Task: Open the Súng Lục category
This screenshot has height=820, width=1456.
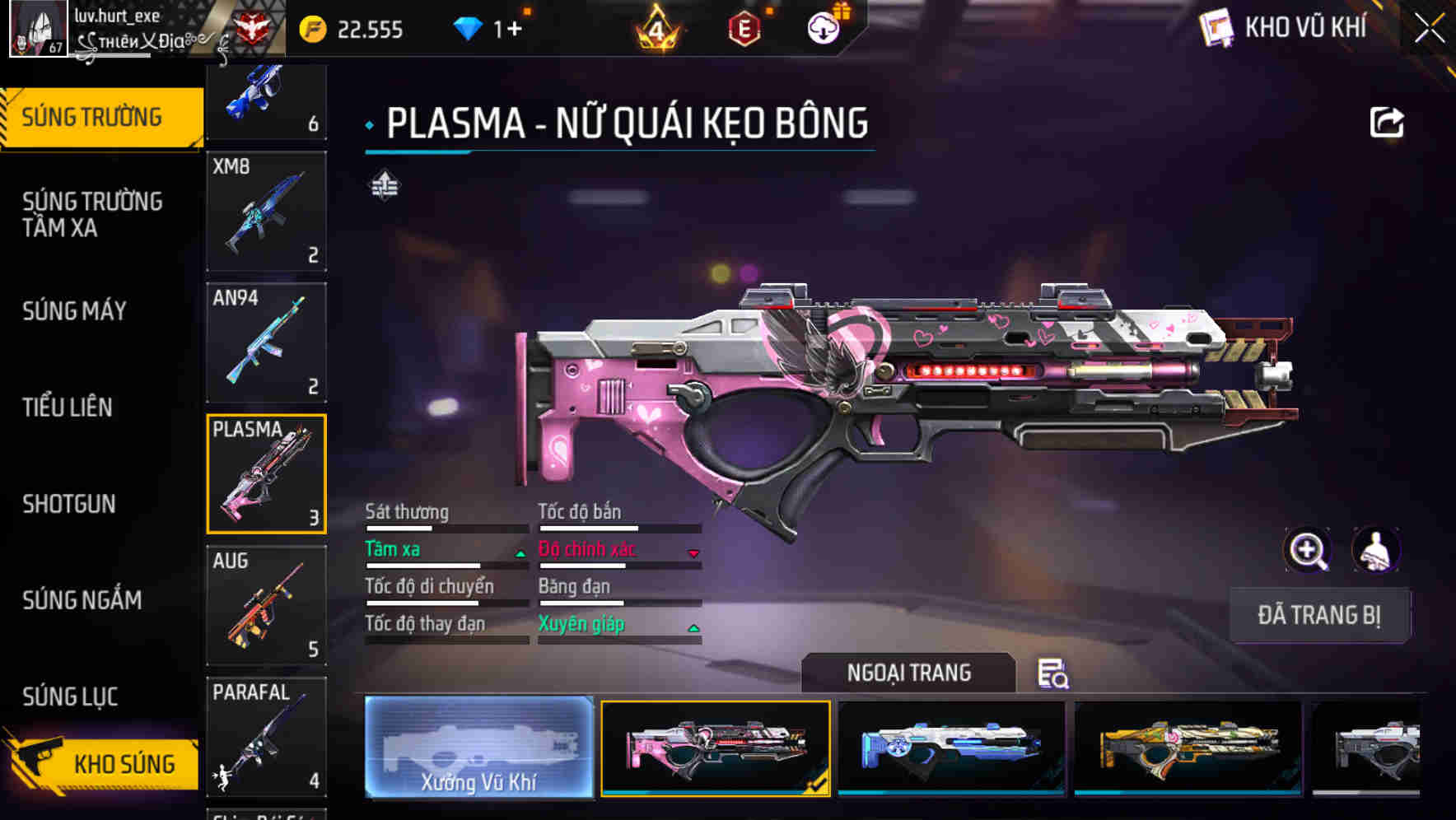Action: (70, 697)
